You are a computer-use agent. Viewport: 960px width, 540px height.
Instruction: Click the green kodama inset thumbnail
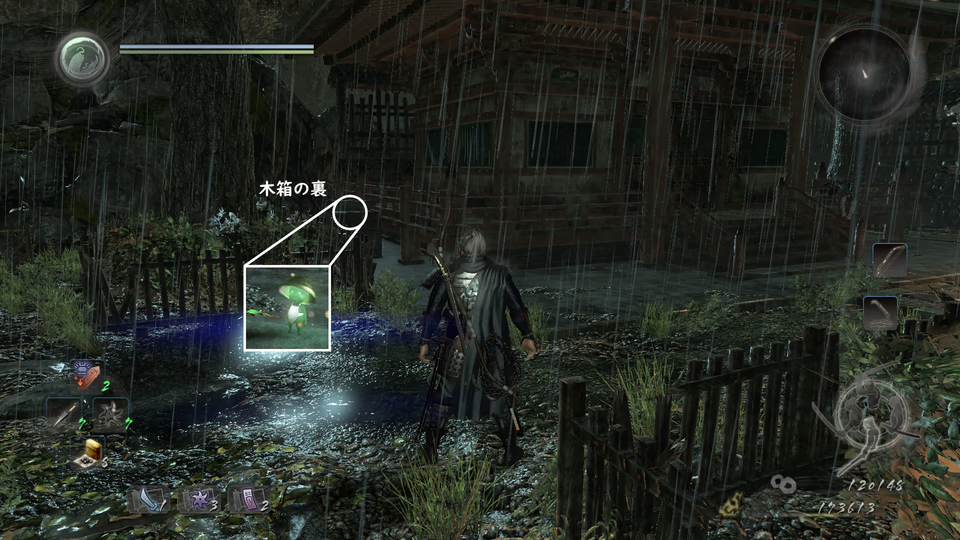coord(287,307)
